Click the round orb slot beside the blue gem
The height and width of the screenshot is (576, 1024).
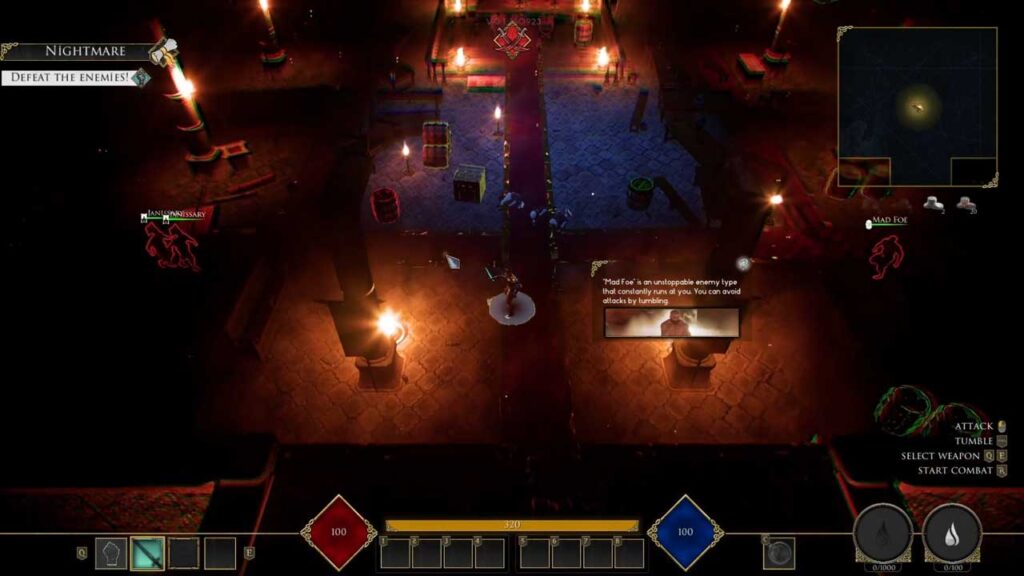coord(779,552)
